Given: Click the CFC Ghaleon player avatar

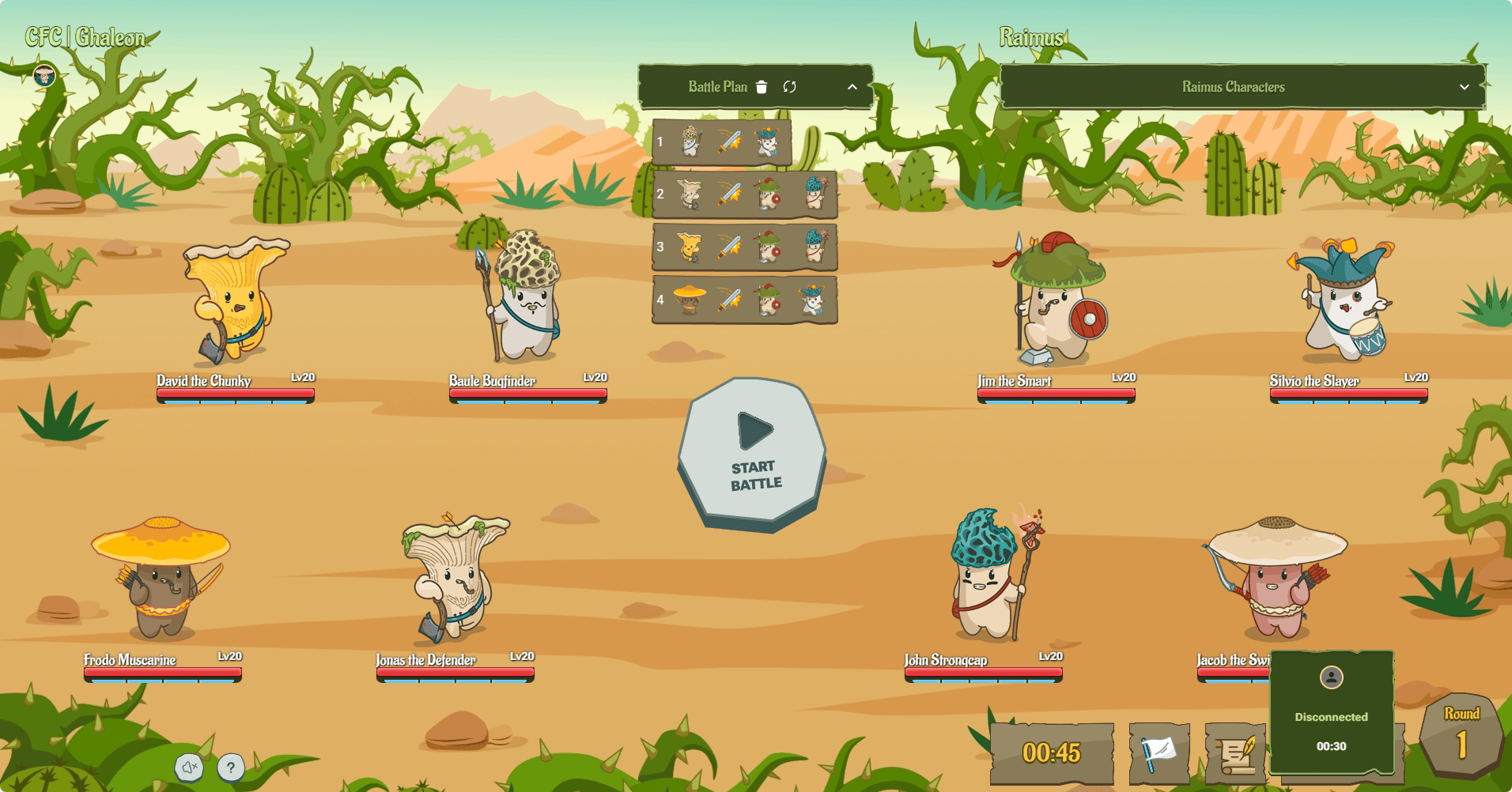Looking at the screenshot, I should [44, 76].
